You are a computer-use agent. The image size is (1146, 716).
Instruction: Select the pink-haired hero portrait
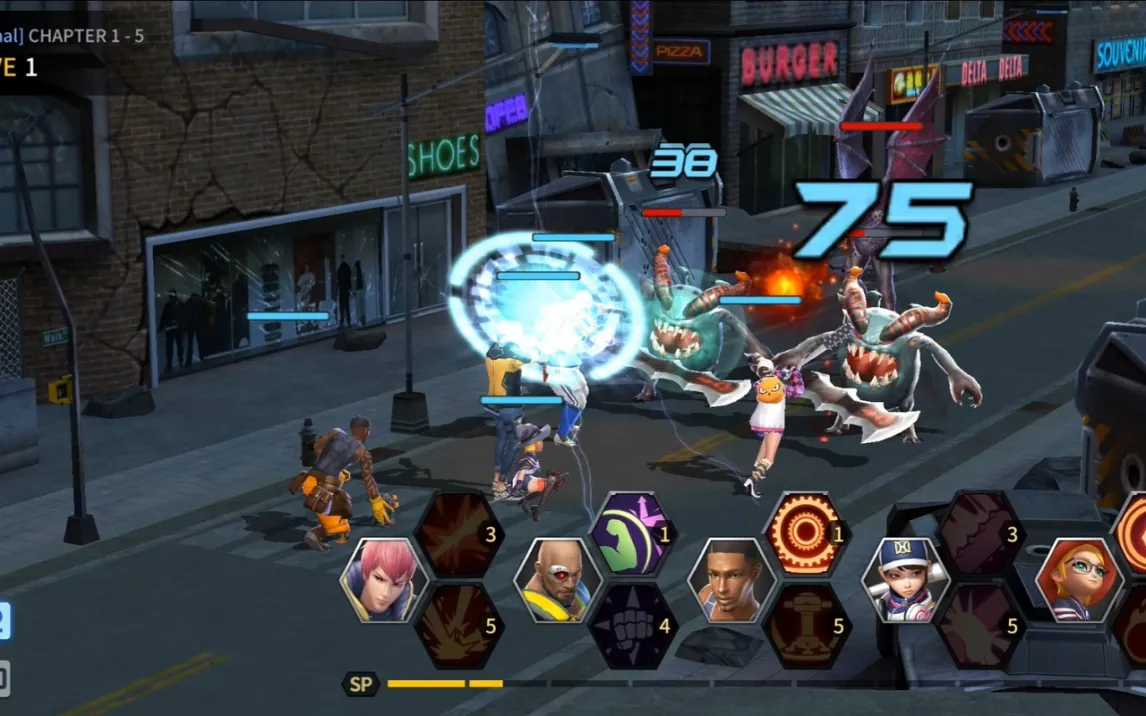pos(384,581)
